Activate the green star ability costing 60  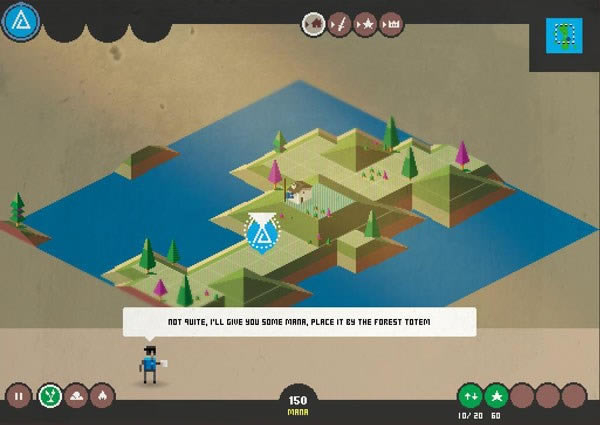click(496, 395)
